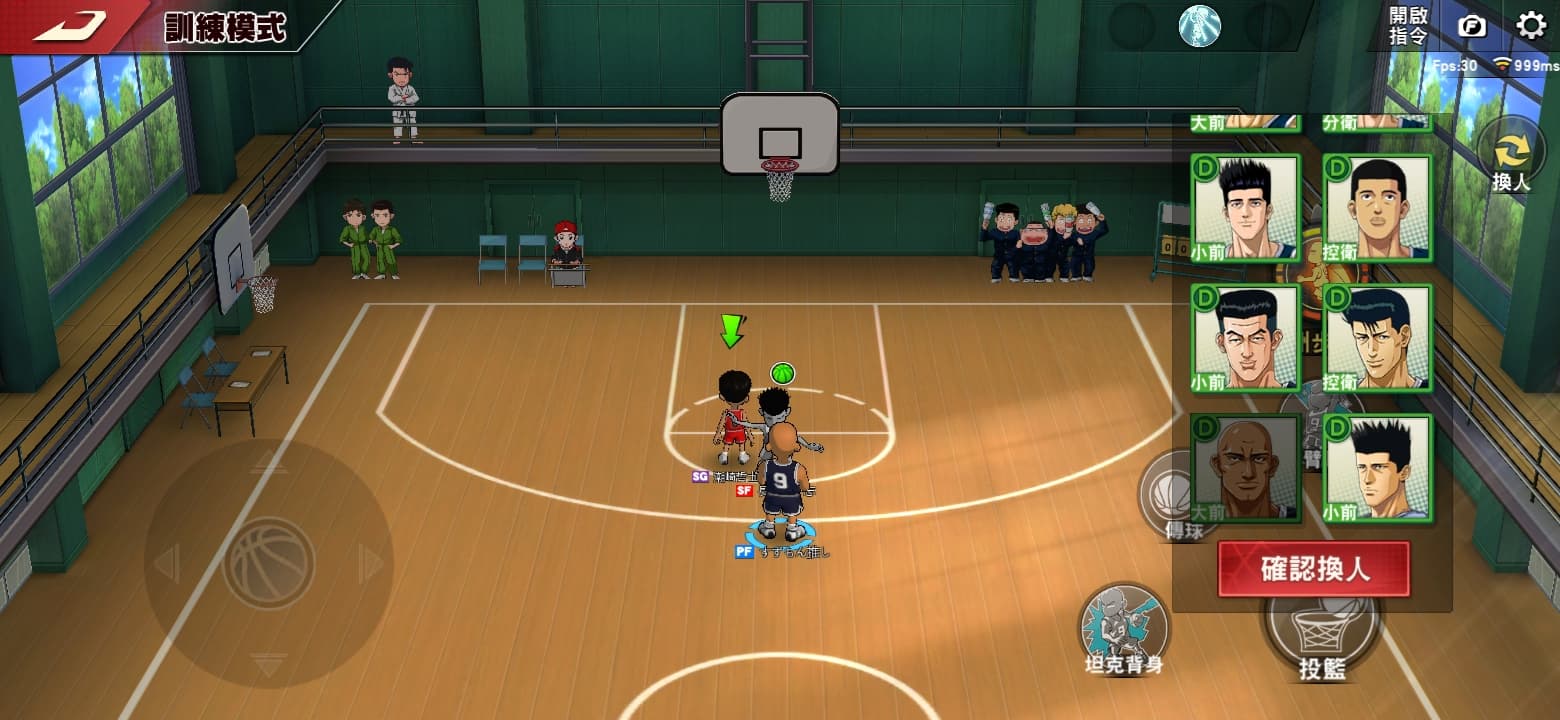Open the settings gear

[1530, 25]
